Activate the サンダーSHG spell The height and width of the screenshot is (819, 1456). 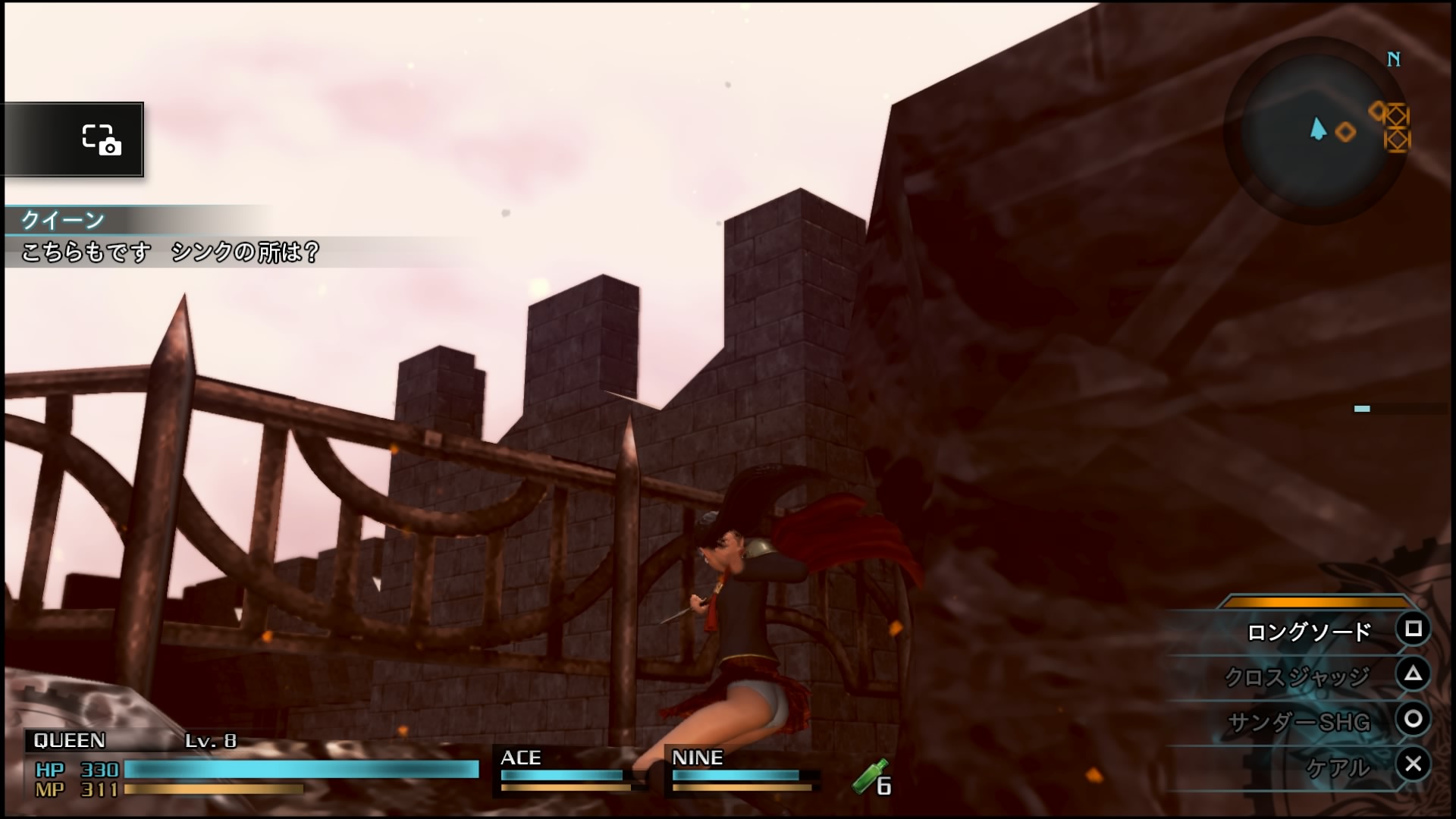click(x=1298, y=721)
